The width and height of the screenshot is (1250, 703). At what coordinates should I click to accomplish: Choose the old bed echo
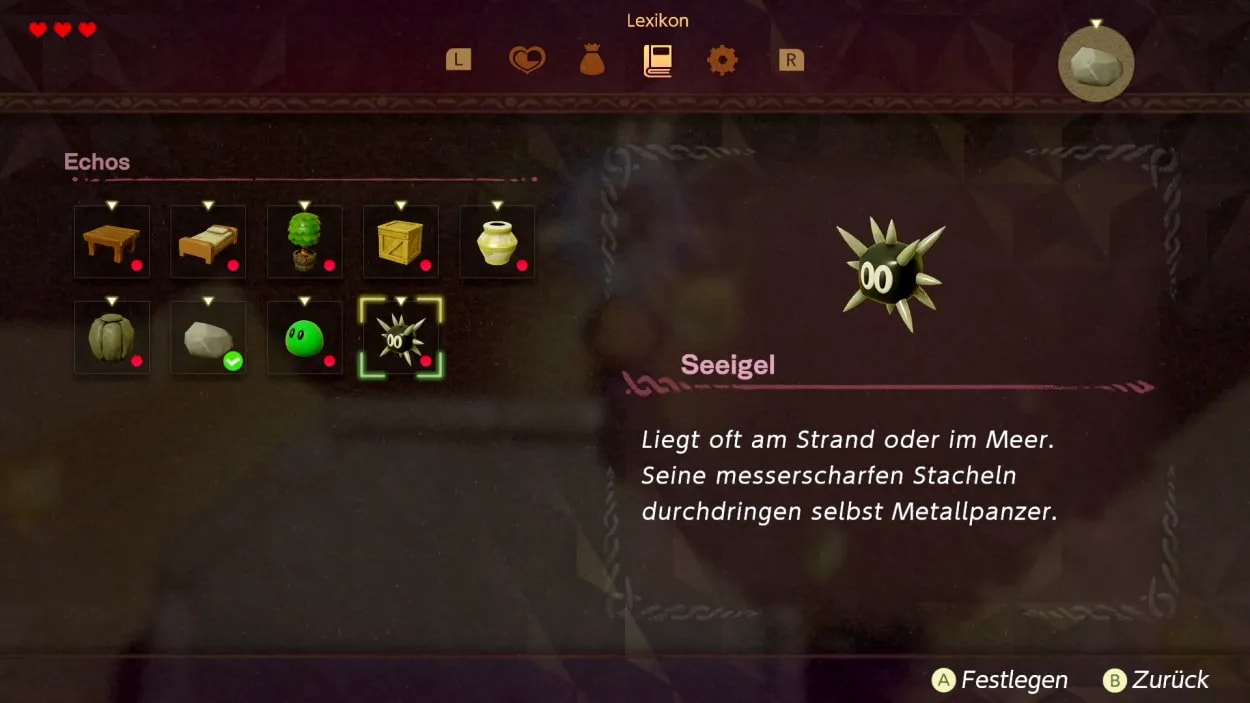208,242
